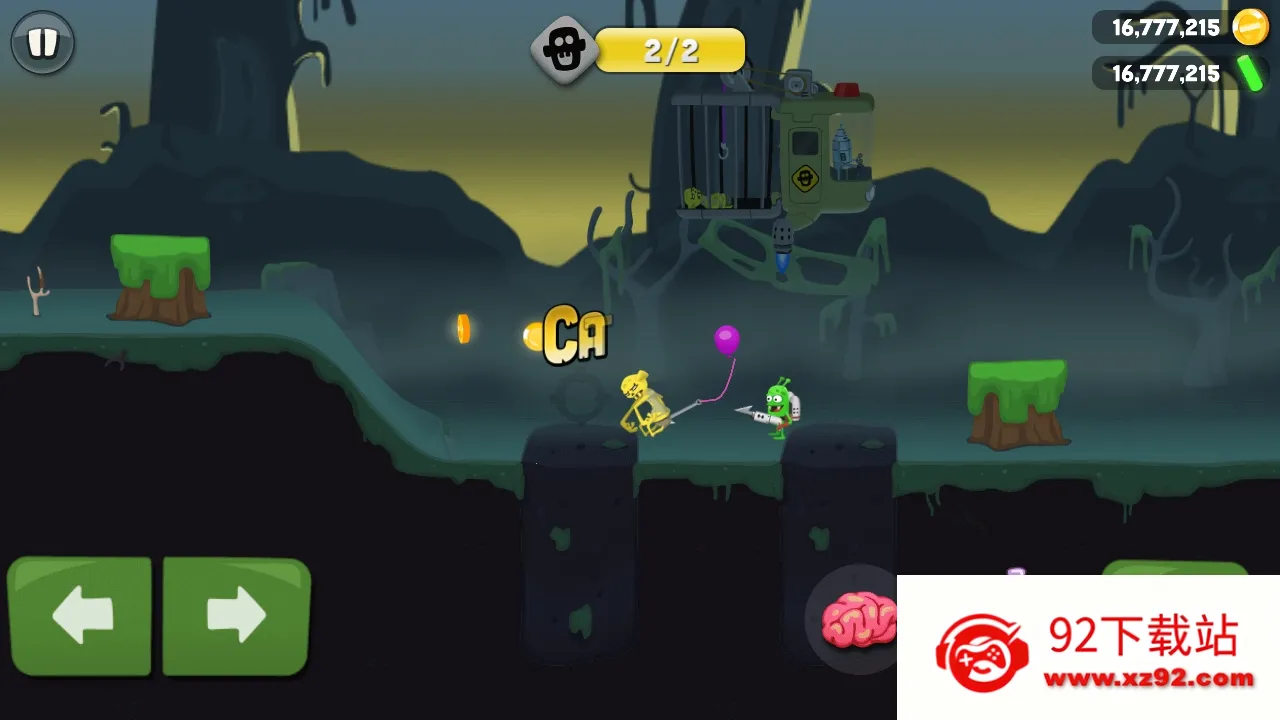The image size is (1280, 720).
Task: Collect the floating gold coin
Action: 462,330
